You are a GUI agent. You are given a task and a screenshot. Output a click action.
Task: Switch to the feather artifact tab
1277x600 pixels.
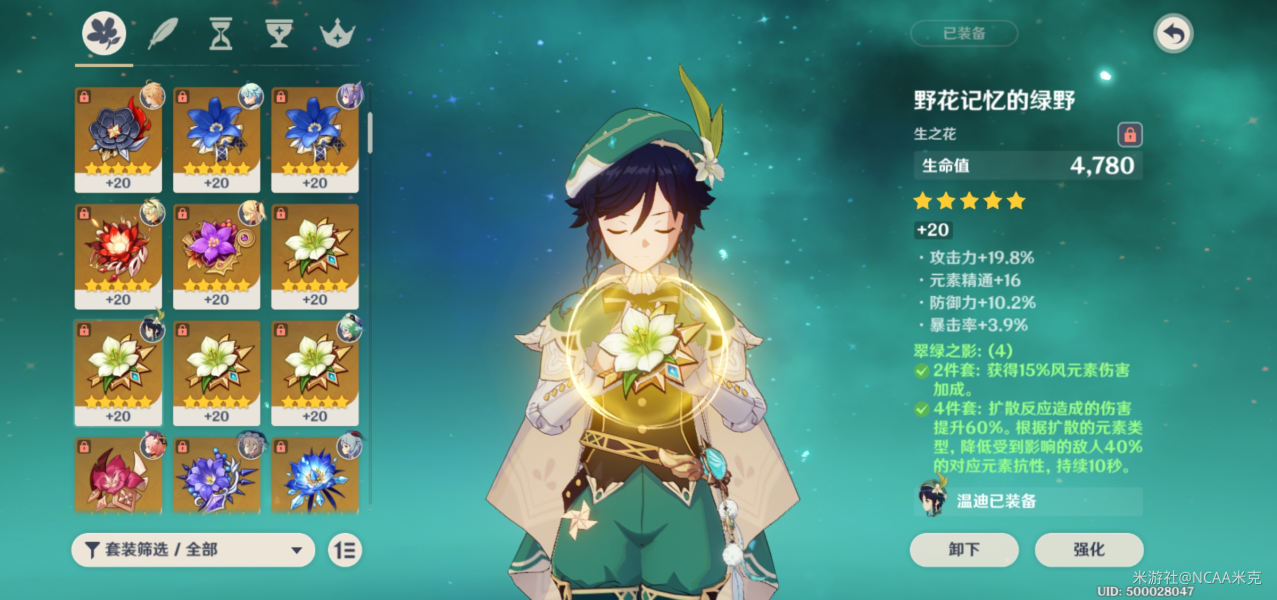pyautogui.click(x=162, y=34)
